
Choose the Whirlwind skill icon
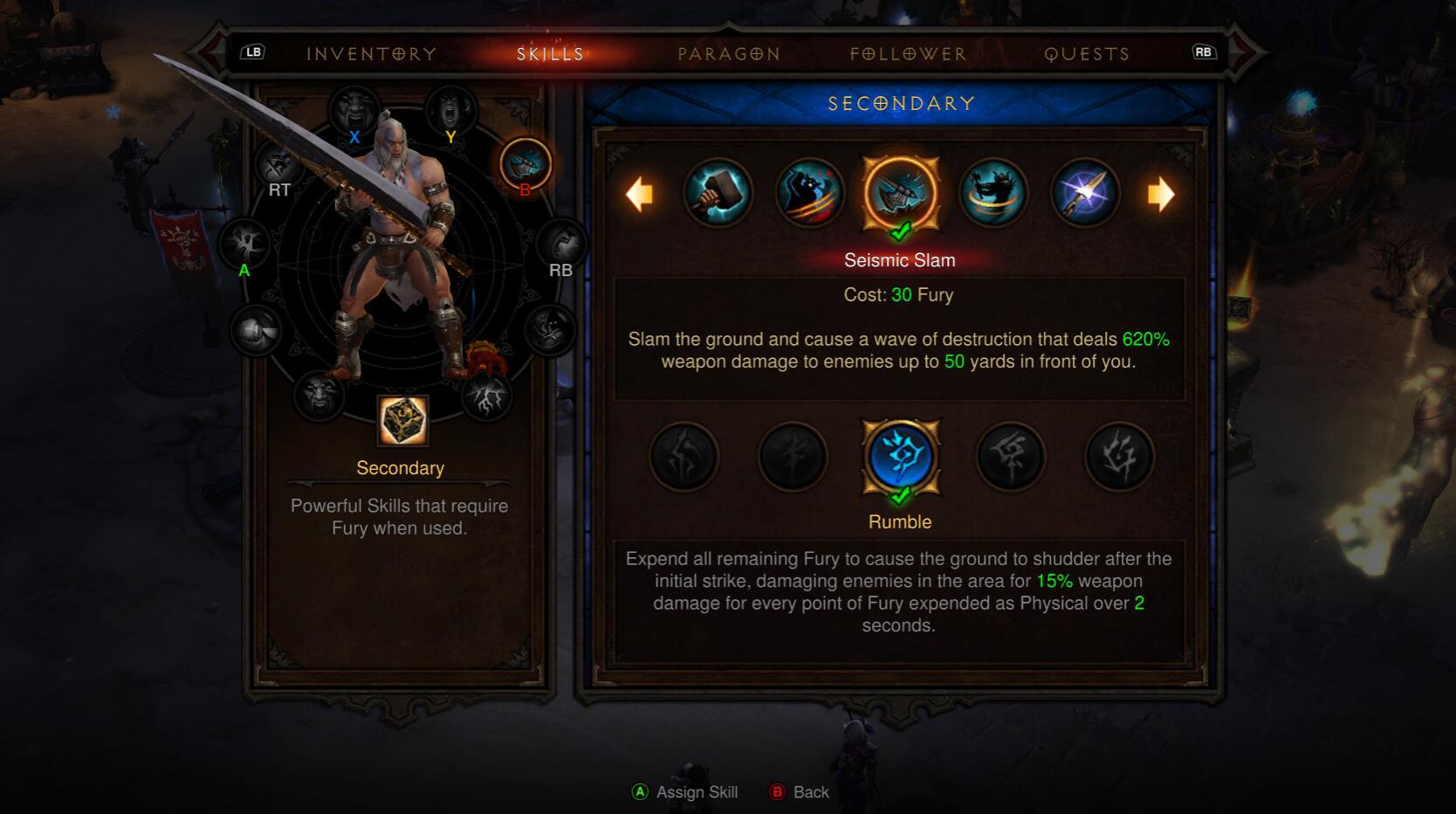992,193
